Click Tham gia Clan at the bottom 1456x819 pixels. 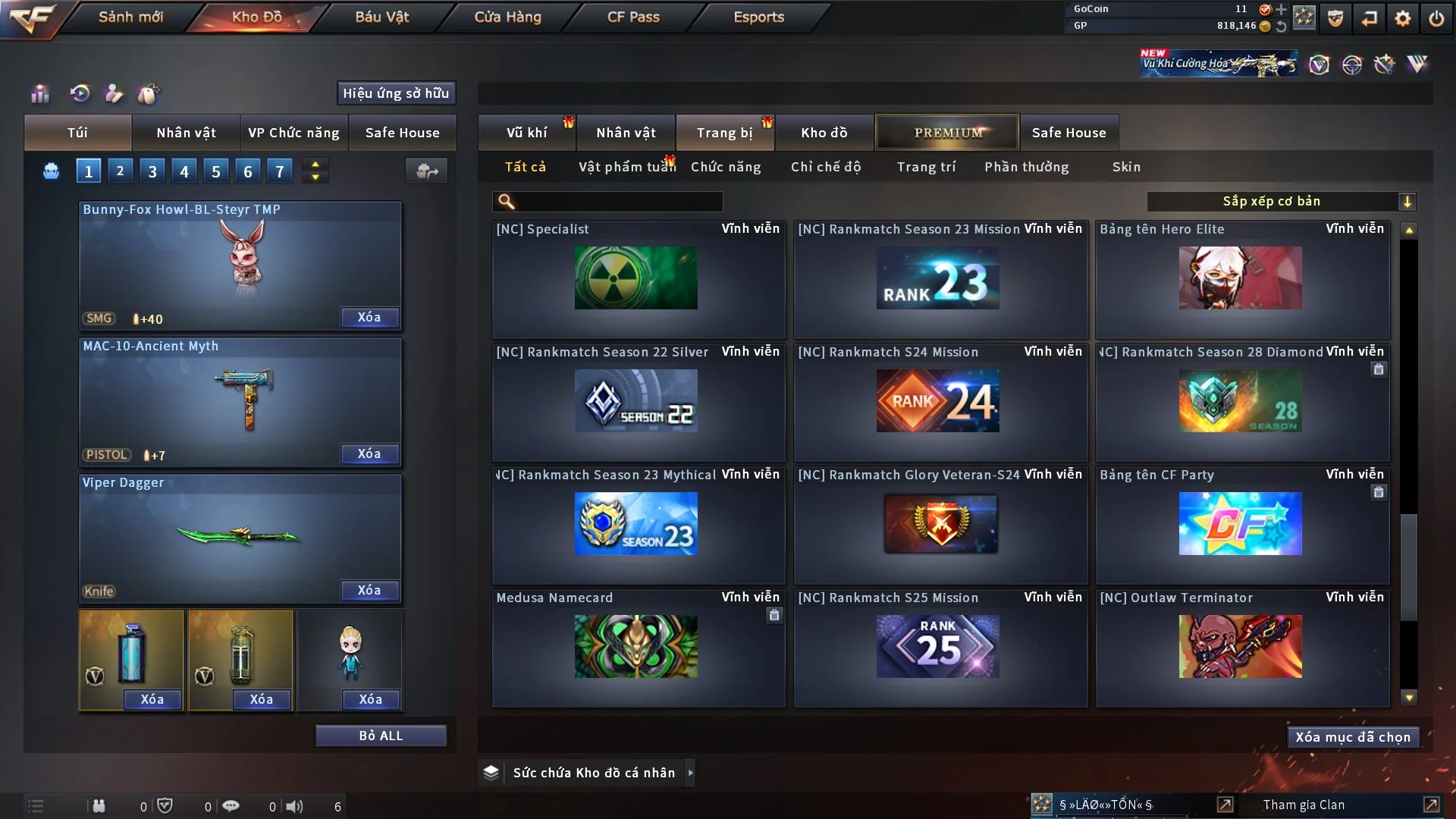coord(1304,805)
